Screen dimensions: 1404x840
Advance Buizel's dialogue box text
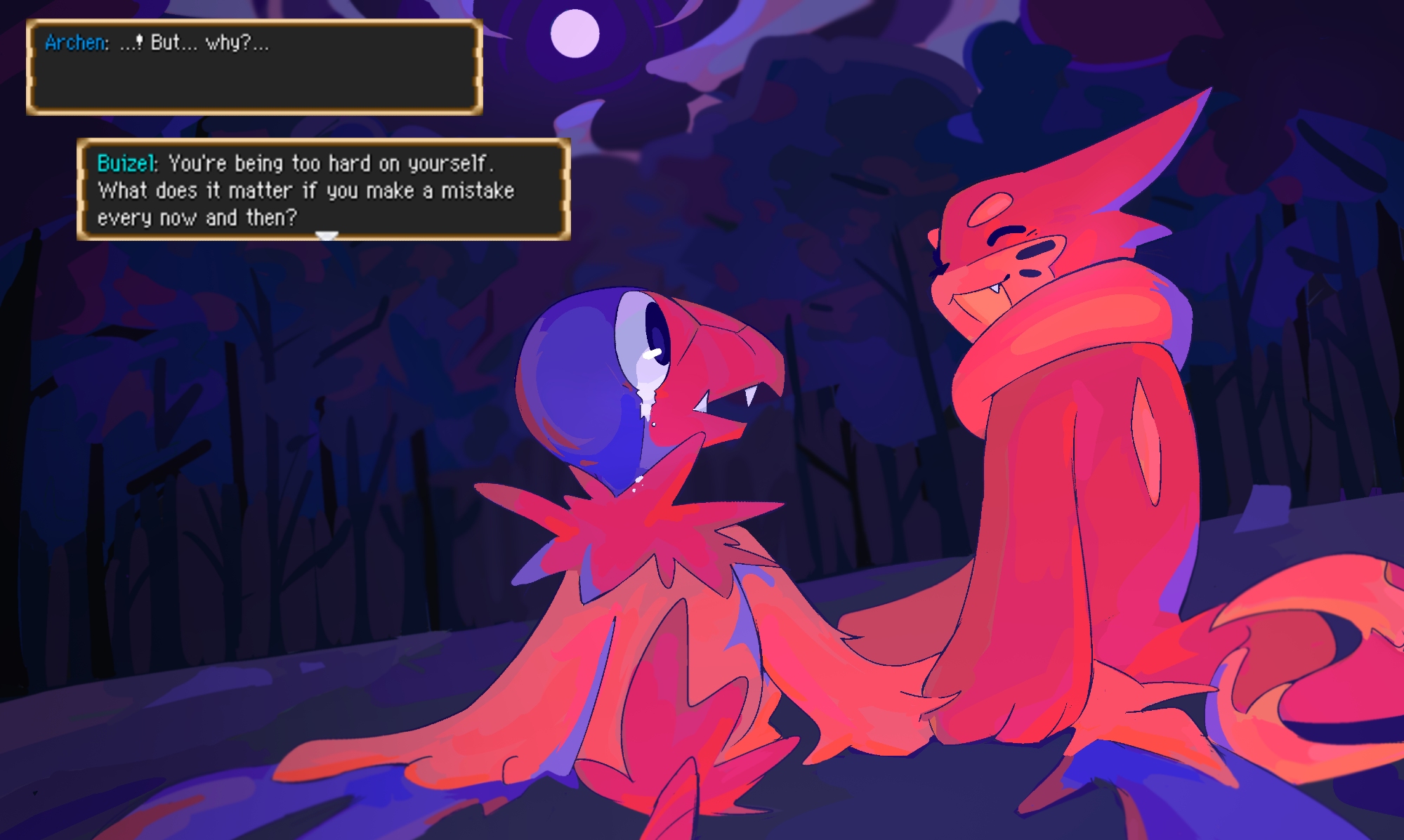tap(323, 190)
